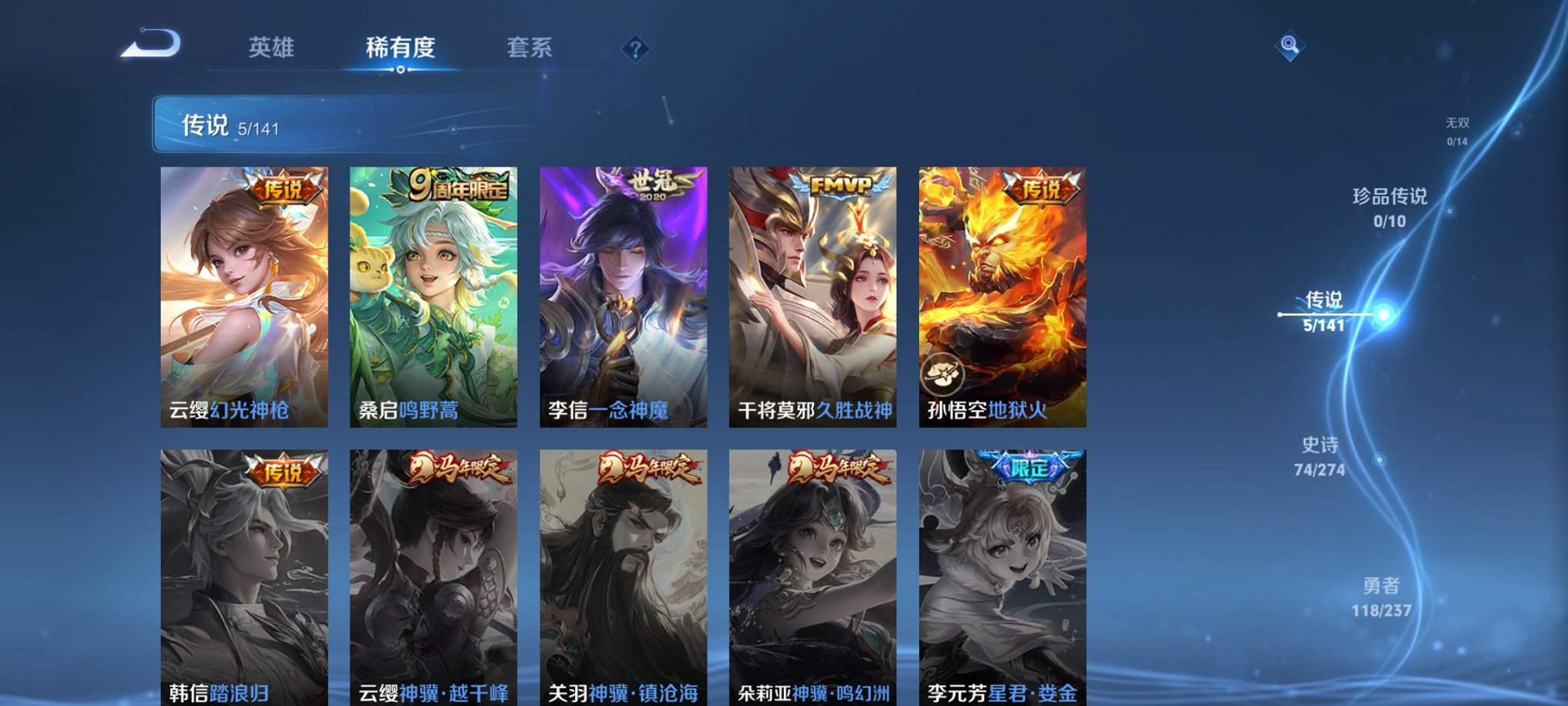Open the search magnifier in the top-right
This screenshot has width=1568, height=706.
click(x=1290, y=46)
